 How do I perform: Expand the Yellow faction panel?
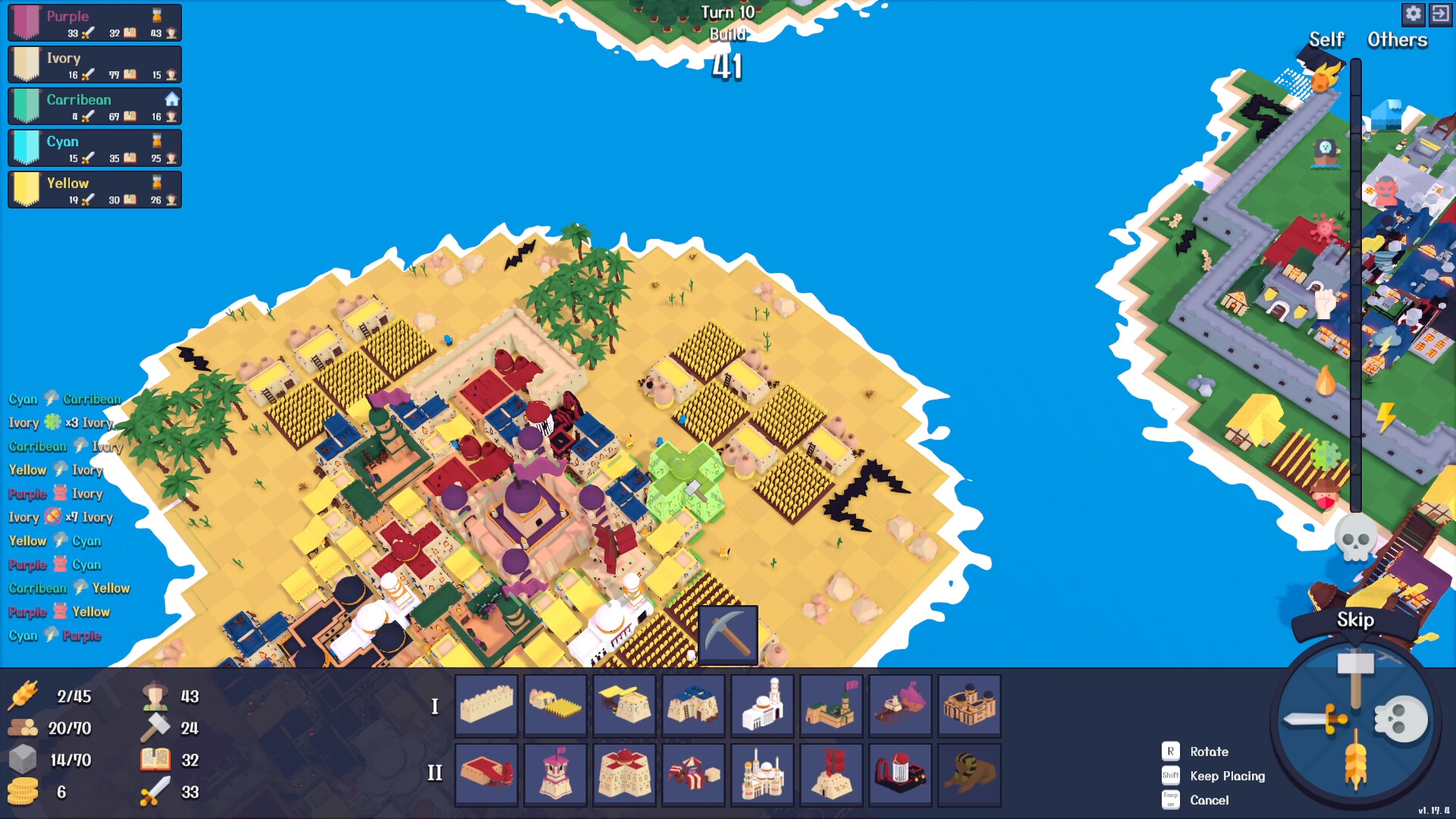(x=94, y=189)
